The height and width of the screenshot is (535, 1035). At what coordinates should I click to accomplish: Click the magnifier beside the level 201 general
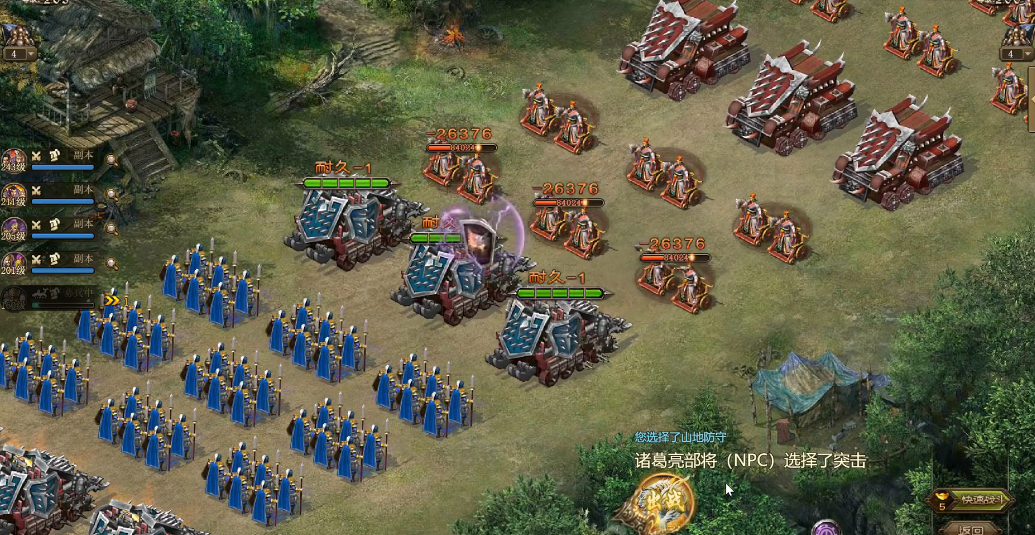click(x=112, y=264)
